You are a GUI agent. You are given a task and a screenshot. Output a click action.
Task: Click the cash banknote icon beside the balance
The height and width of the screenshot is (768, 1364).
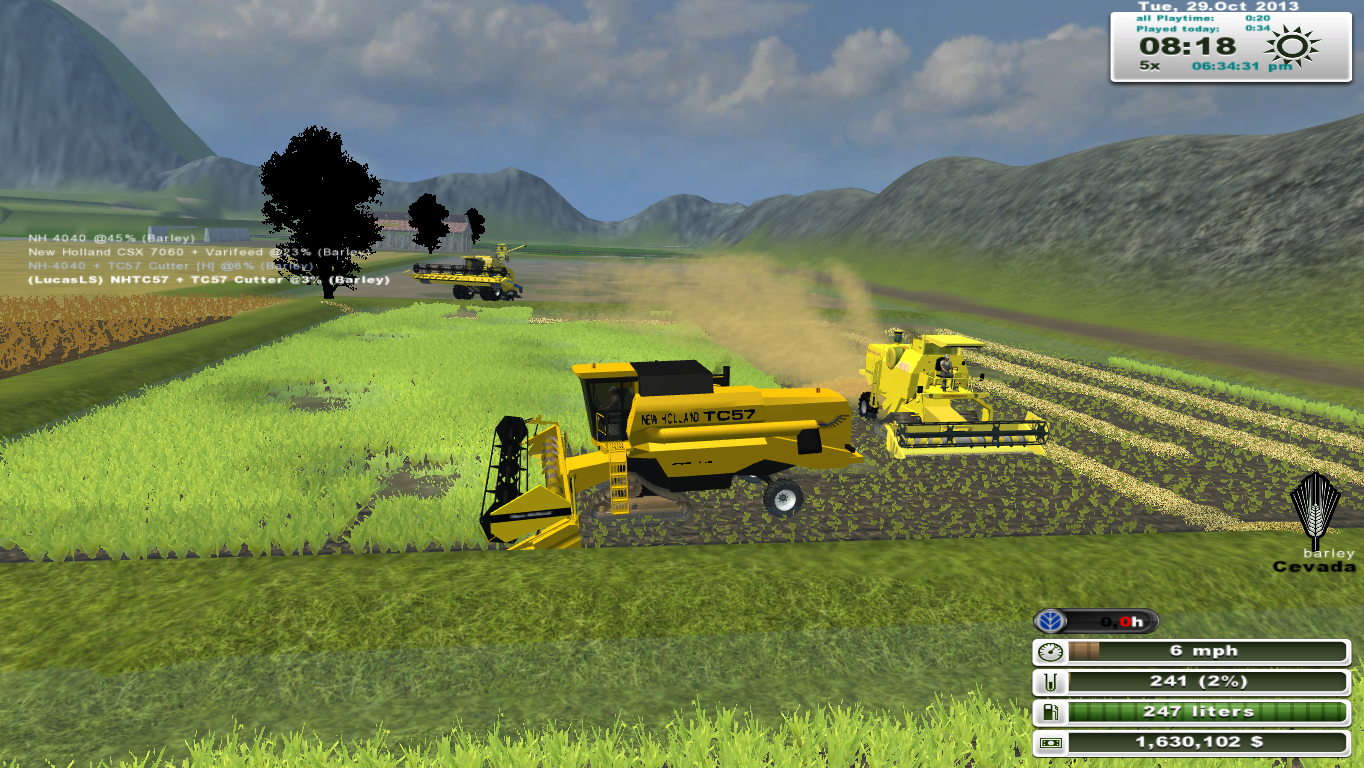click(1051, 742)
